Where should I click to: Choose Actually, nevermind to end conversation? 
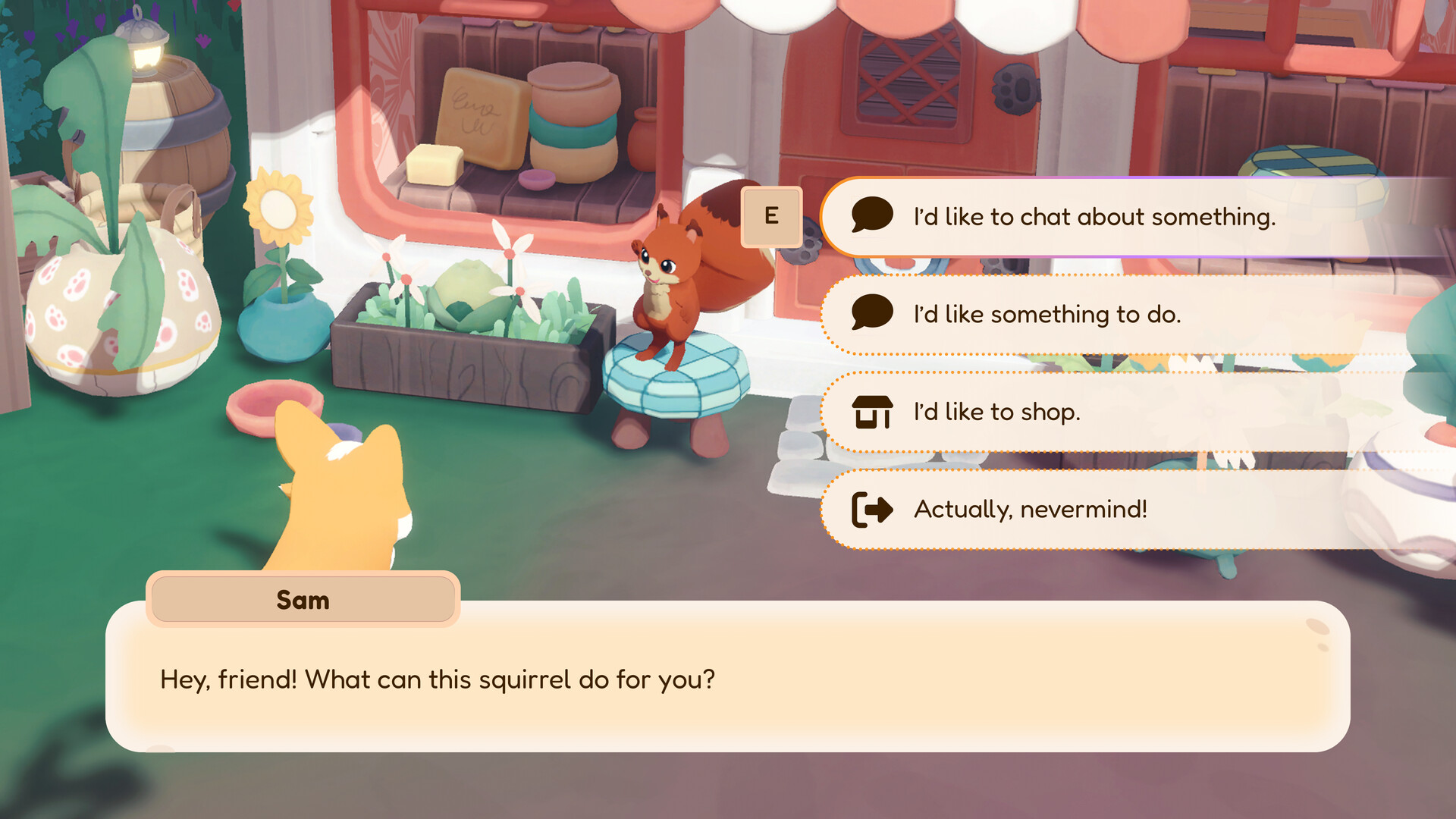click(1031, 510)
